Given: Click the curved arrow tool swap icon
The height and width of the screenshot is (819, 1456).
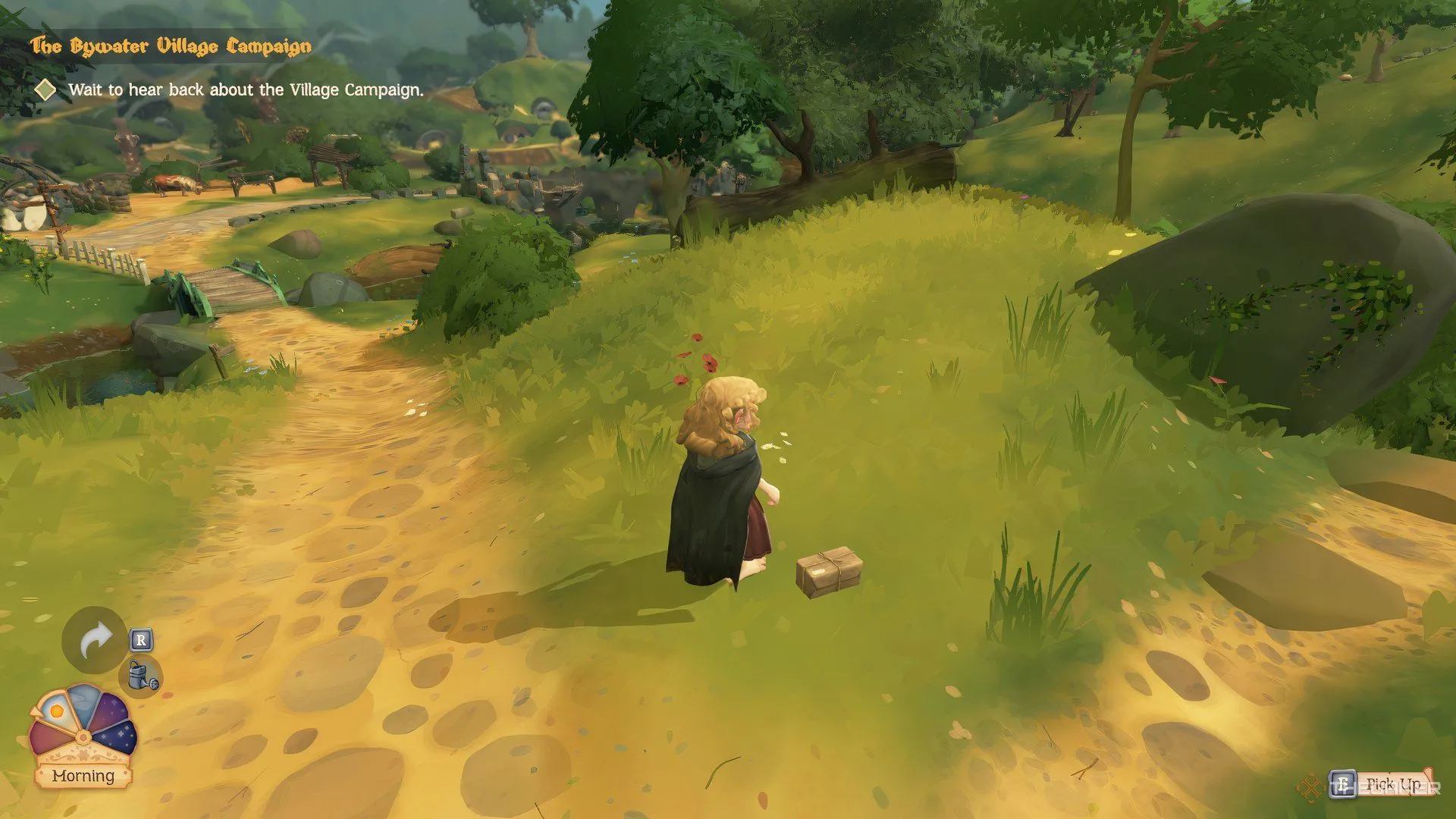Looking at the screenshot, I should (x=95, y=641).
